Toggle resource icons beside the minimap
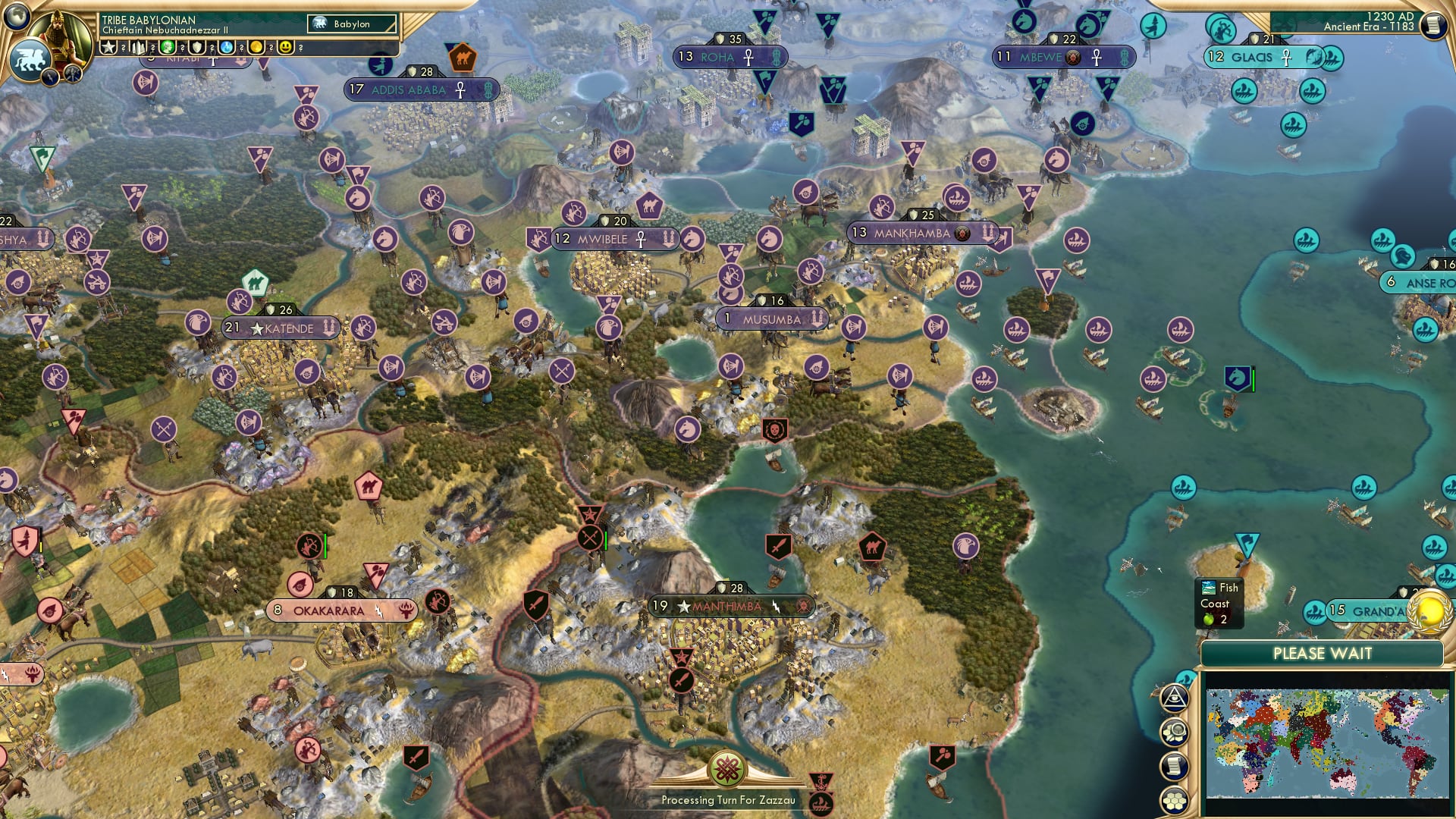The height and width of the screenshot is (819, 1456). [x=1174, y=731]
